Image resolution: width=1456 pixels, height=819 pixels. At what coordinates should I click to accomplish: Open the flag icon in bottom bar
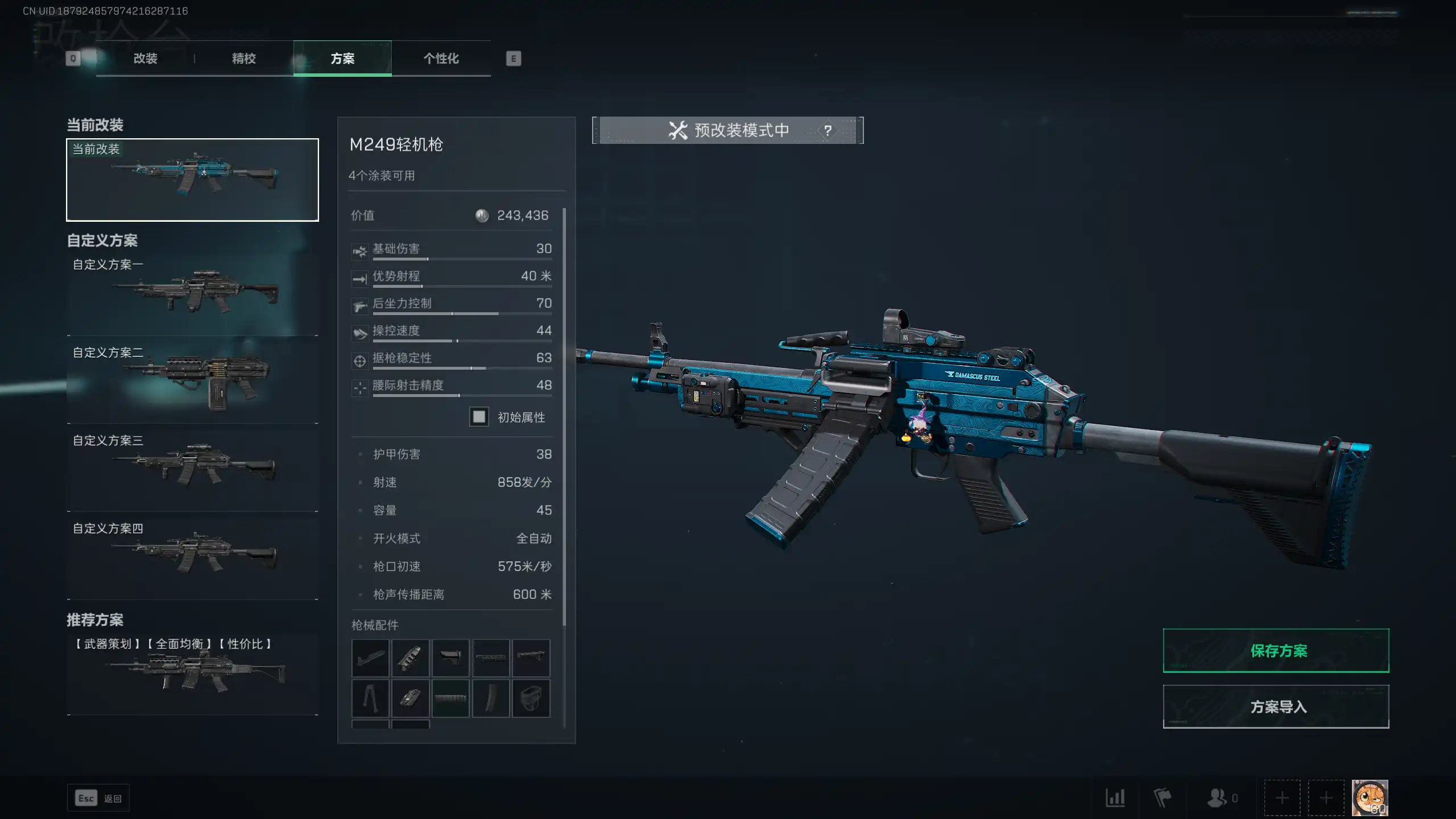click(1162, 798)
